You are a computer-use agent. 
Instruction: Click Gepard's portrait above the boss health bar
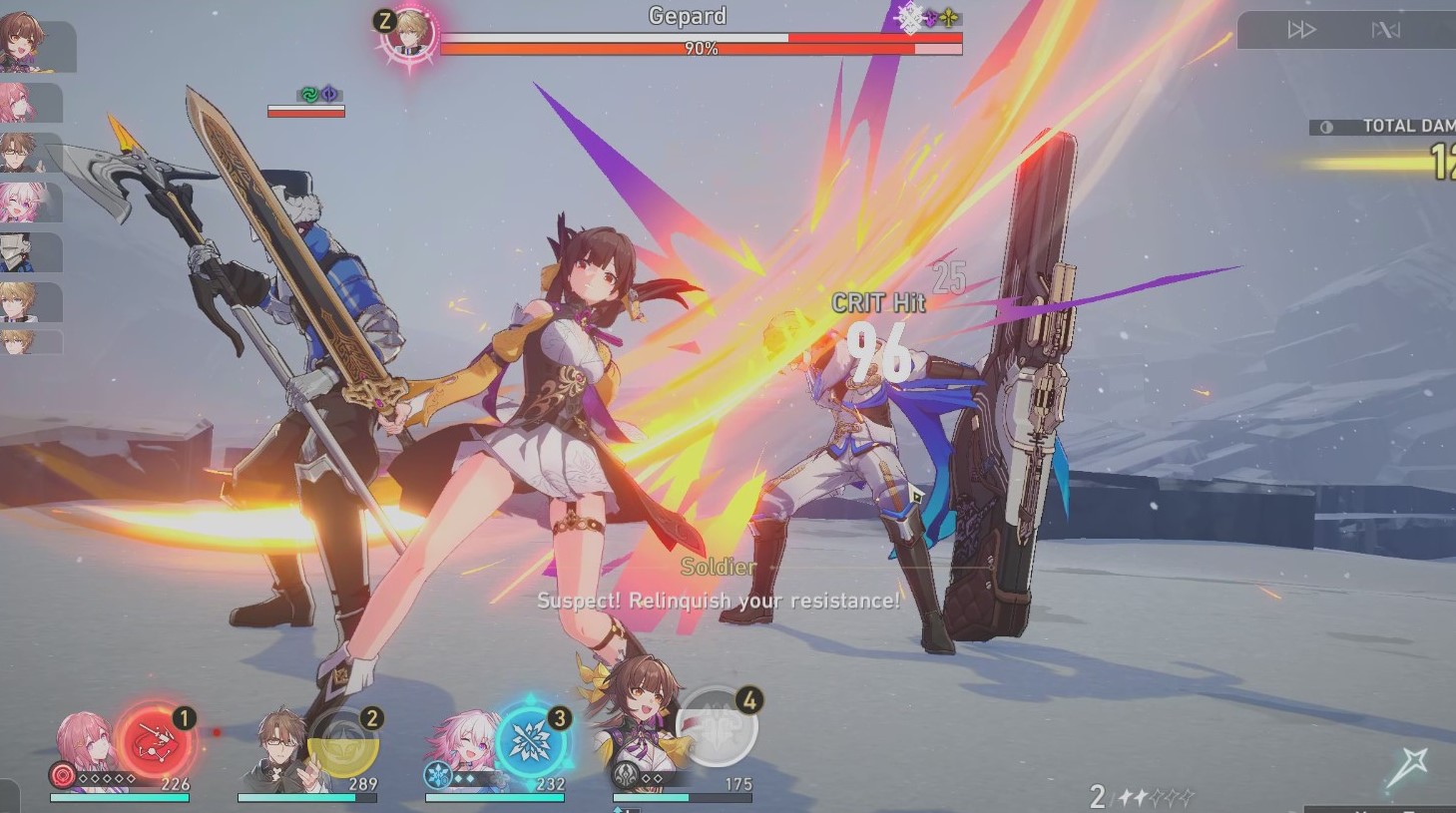pos(412,33)
